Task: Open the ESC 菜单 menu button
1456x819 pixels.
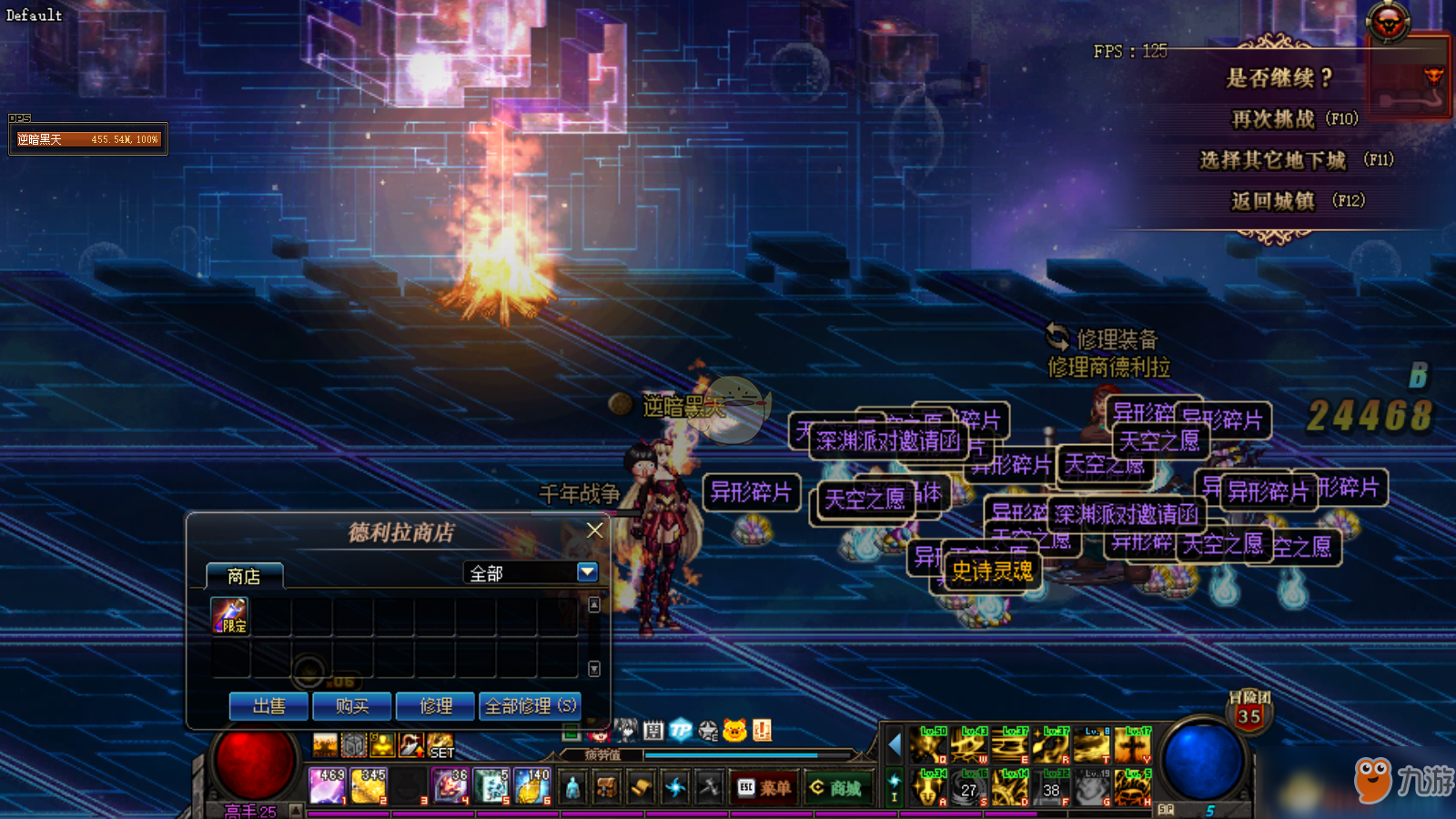Action: [x=763, y=788]
